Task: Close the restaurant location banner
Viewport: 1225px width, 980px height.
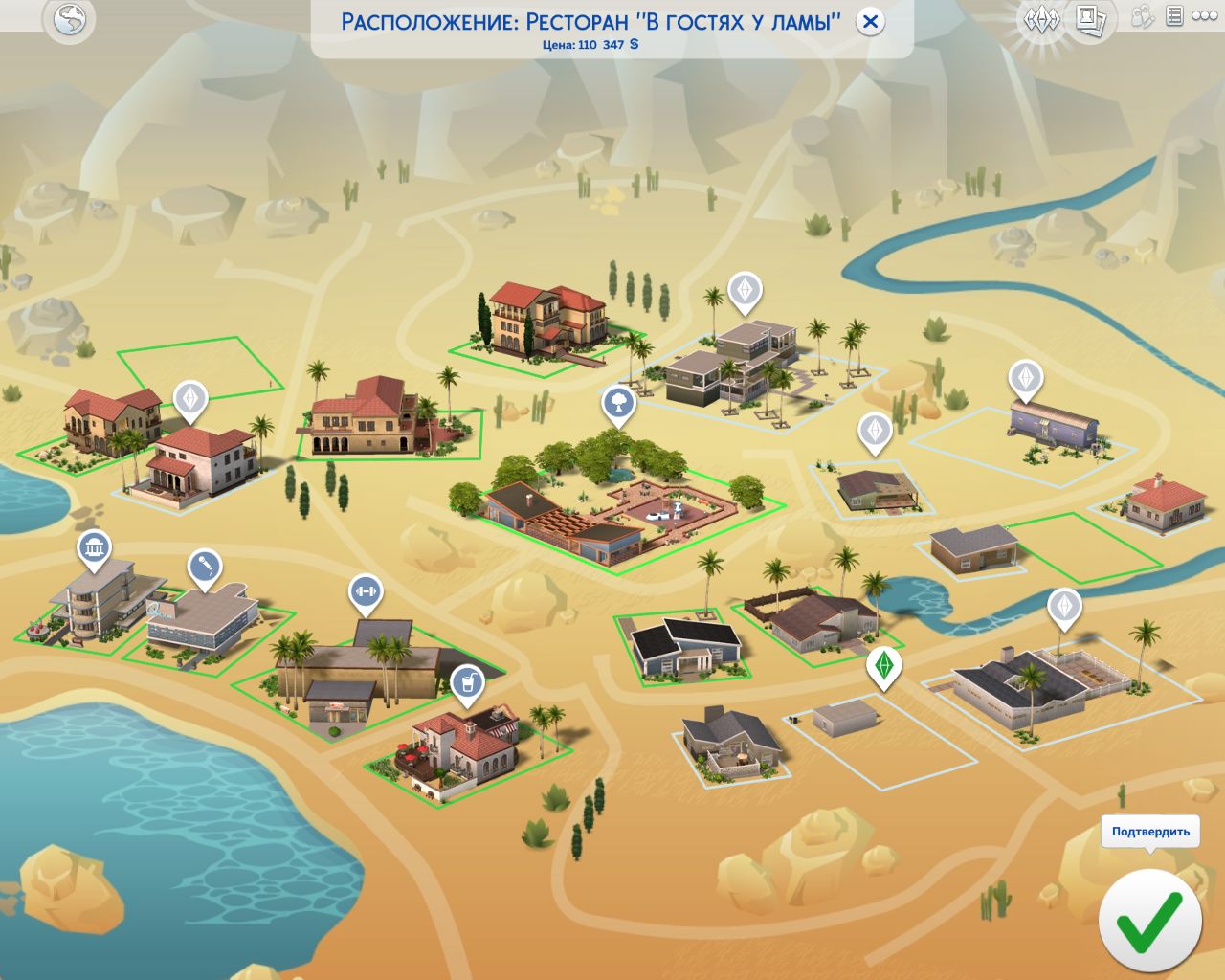Action: [870, 22]
